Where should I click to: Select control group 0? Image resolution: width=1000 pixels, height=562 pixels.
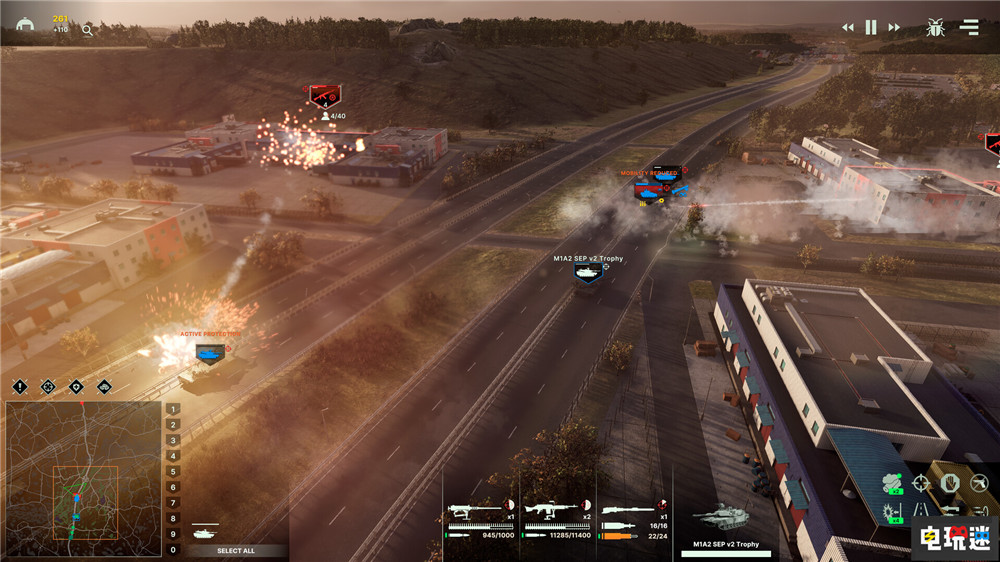pos(174,549)
